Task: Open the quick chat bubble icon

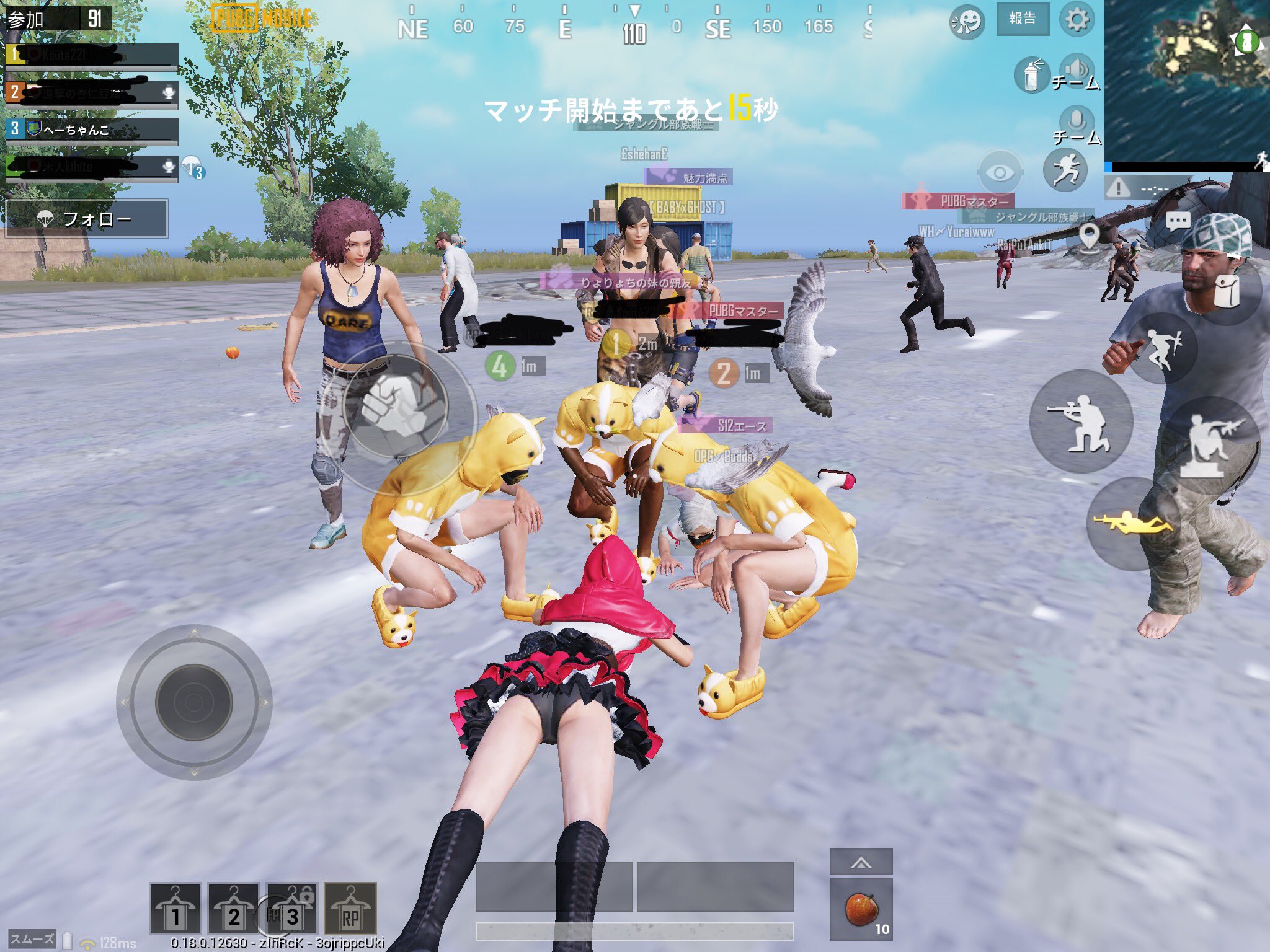Action: pyautogui.click(x=1177, y=220)
